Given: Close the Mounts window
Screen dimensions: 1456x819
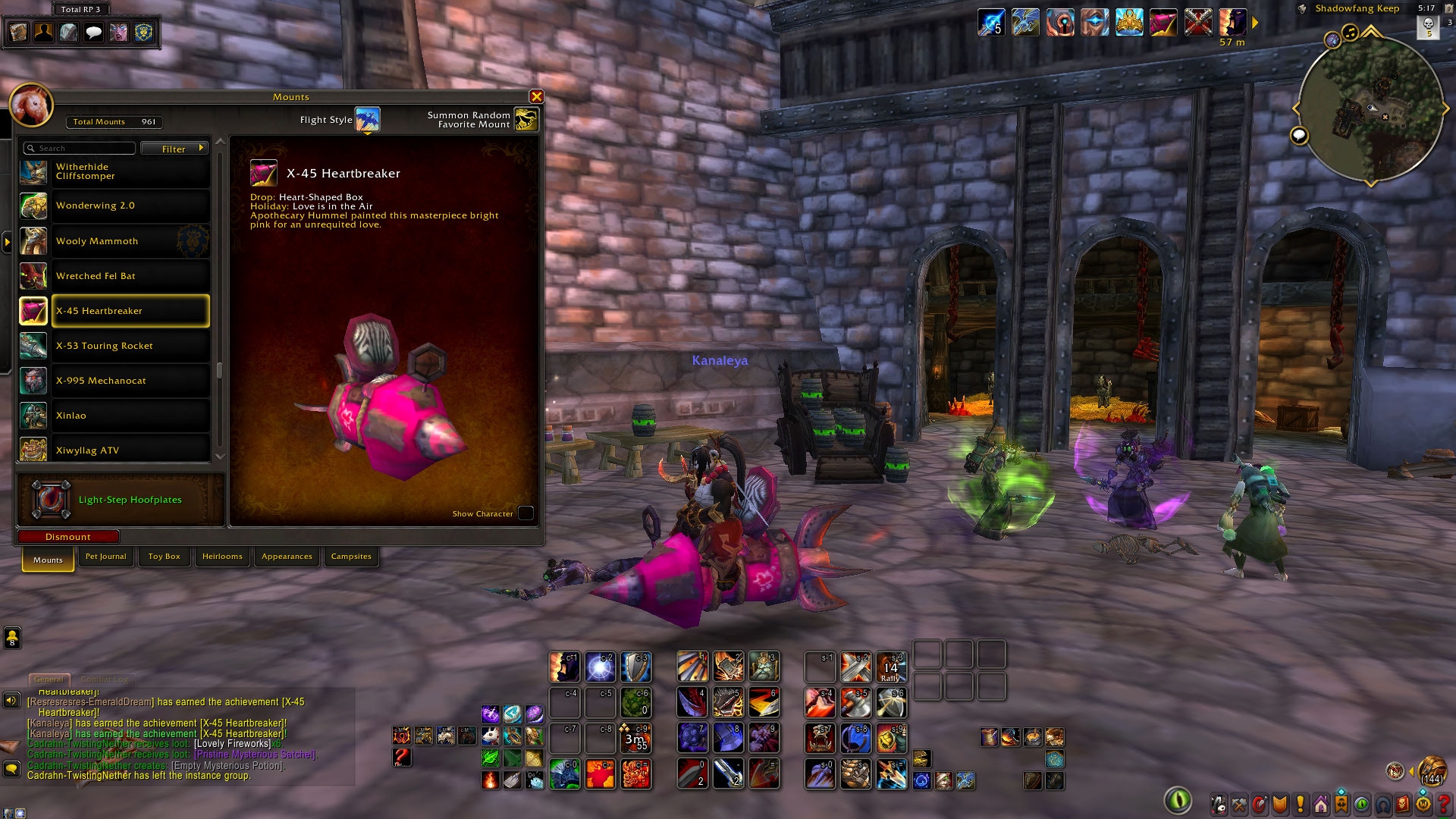Looking at the screenshot, I should click(x=536, y=97).
